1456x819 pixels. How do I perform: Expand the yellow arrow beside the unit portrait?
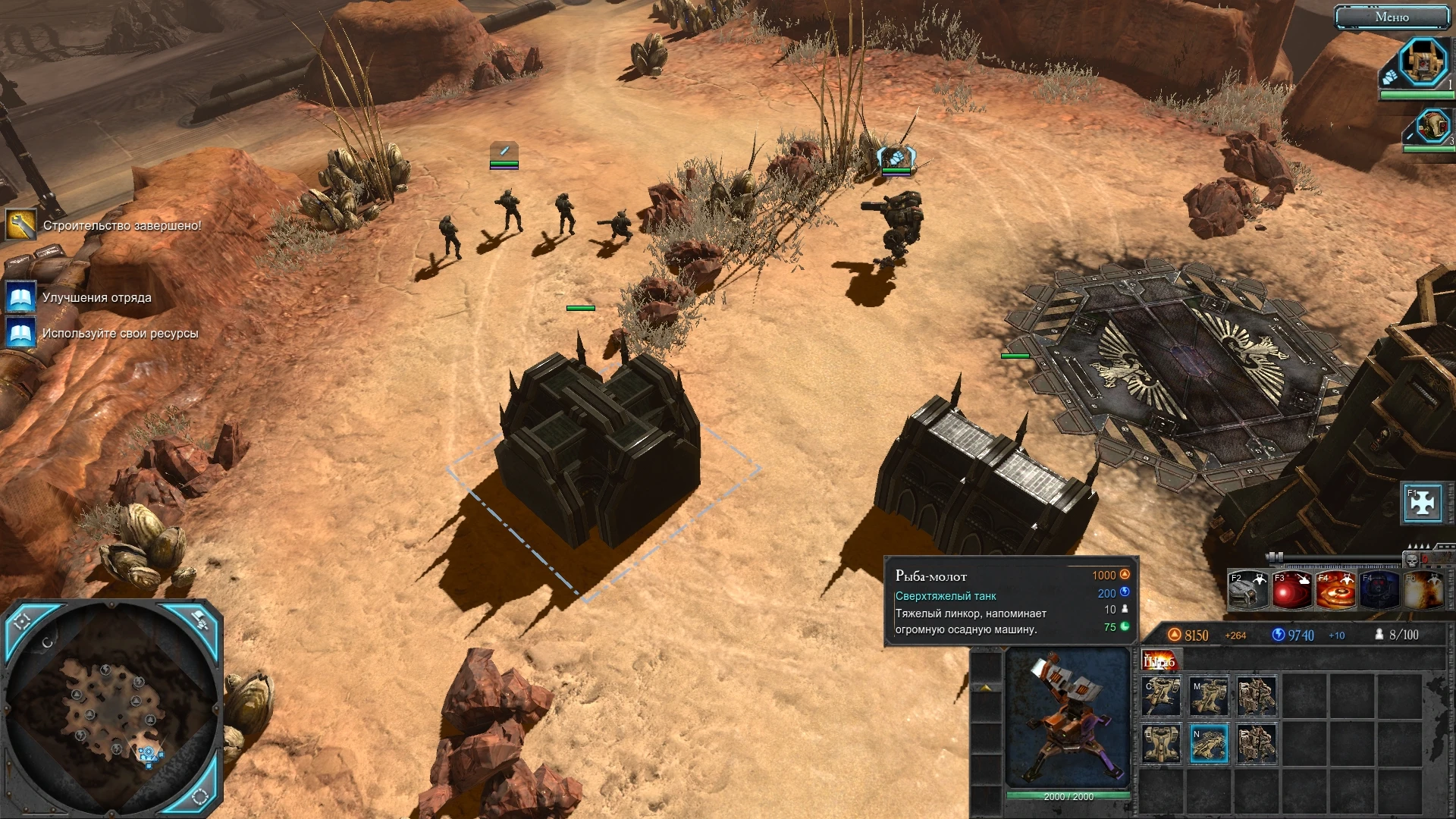986,686
